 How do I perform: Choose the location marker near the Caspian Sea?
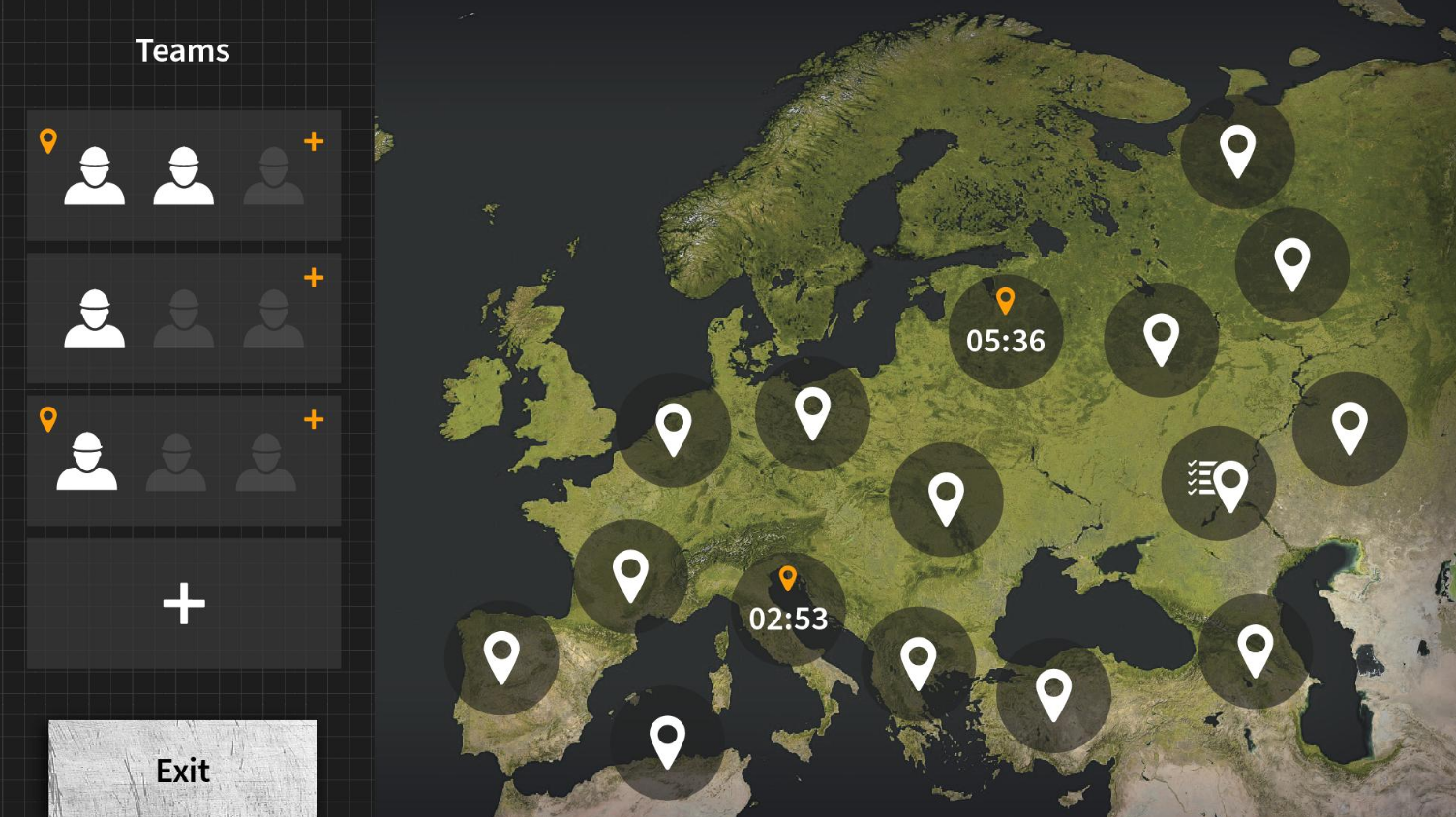[1255, 651]
